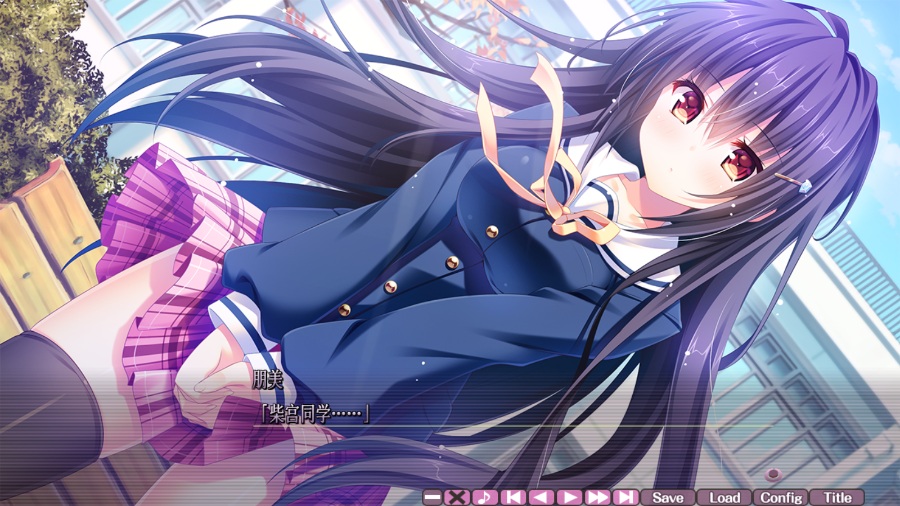Minimize the message window with dash button
Screen dimensions: 900x506
[433, 497]
